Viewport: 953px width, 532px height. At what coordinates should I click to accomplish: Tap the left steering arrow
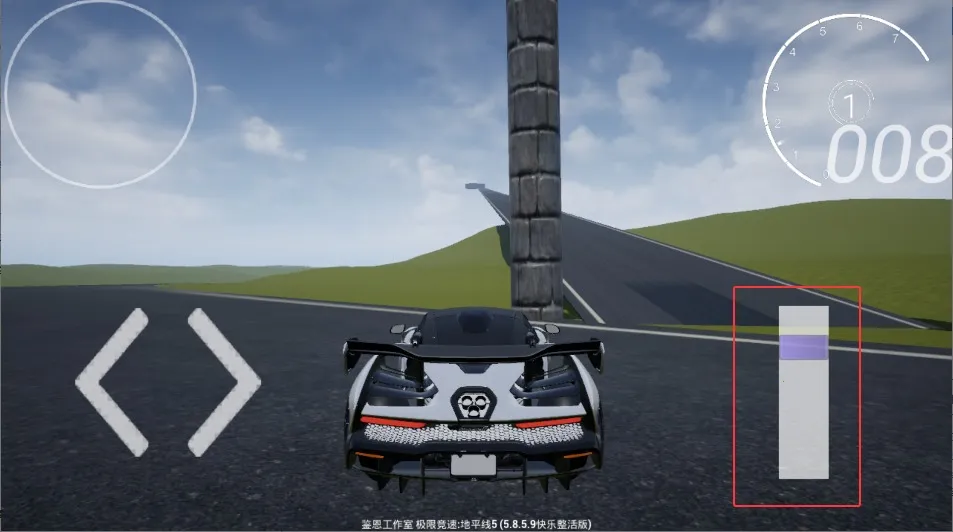tap(110, 382)
